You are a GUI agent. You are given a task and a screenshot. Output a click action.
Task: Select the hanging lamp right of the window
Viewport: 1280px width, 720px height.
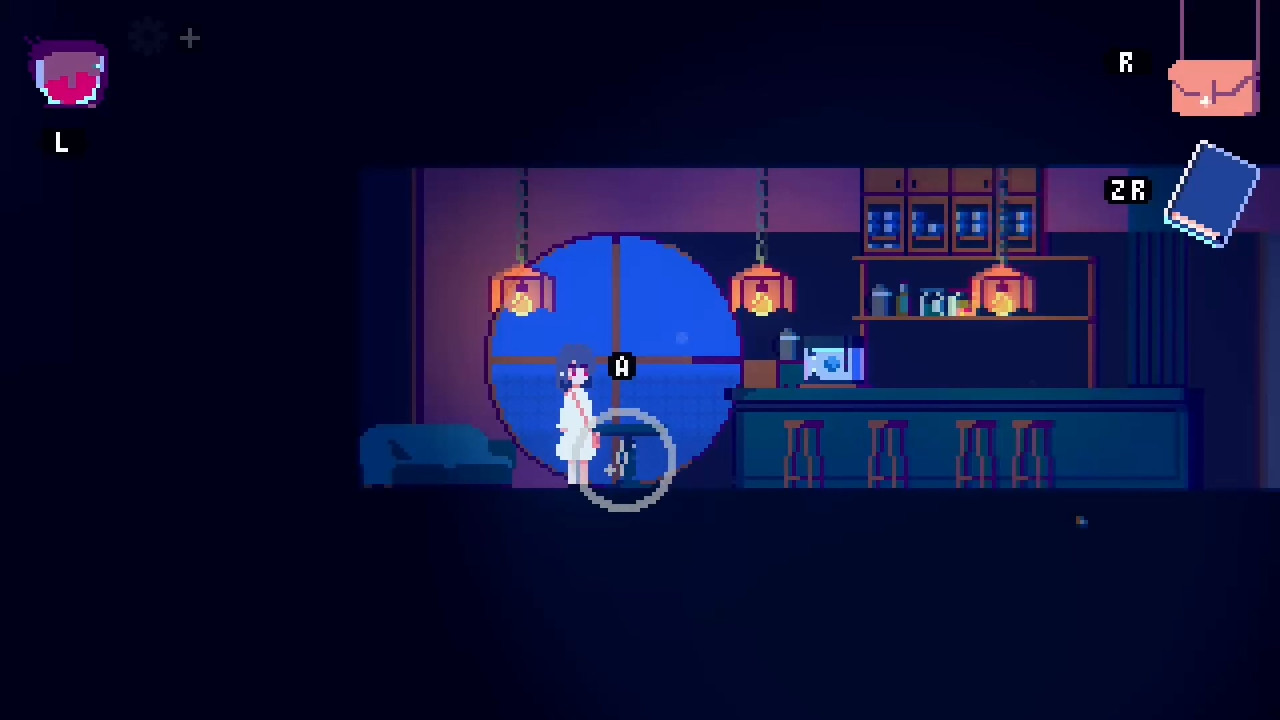click(x=763, y=290)
